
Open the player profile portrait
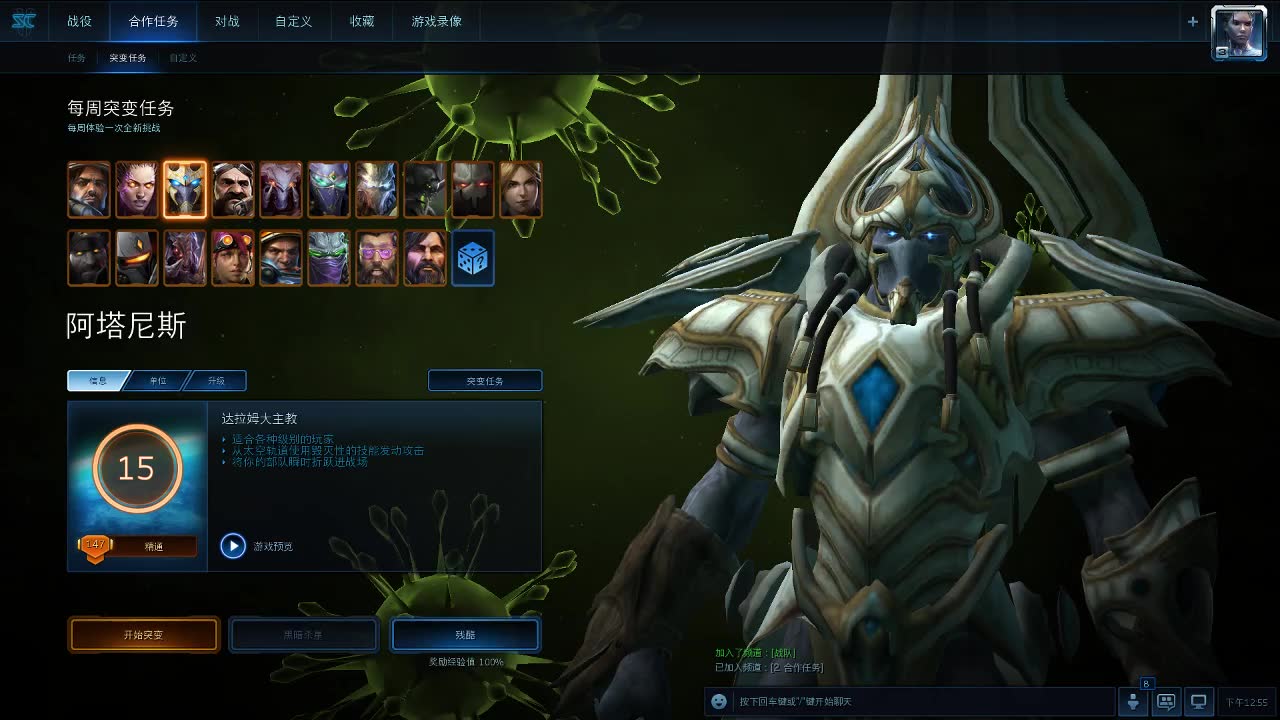pyautogui.click(x=1239, y=33)
